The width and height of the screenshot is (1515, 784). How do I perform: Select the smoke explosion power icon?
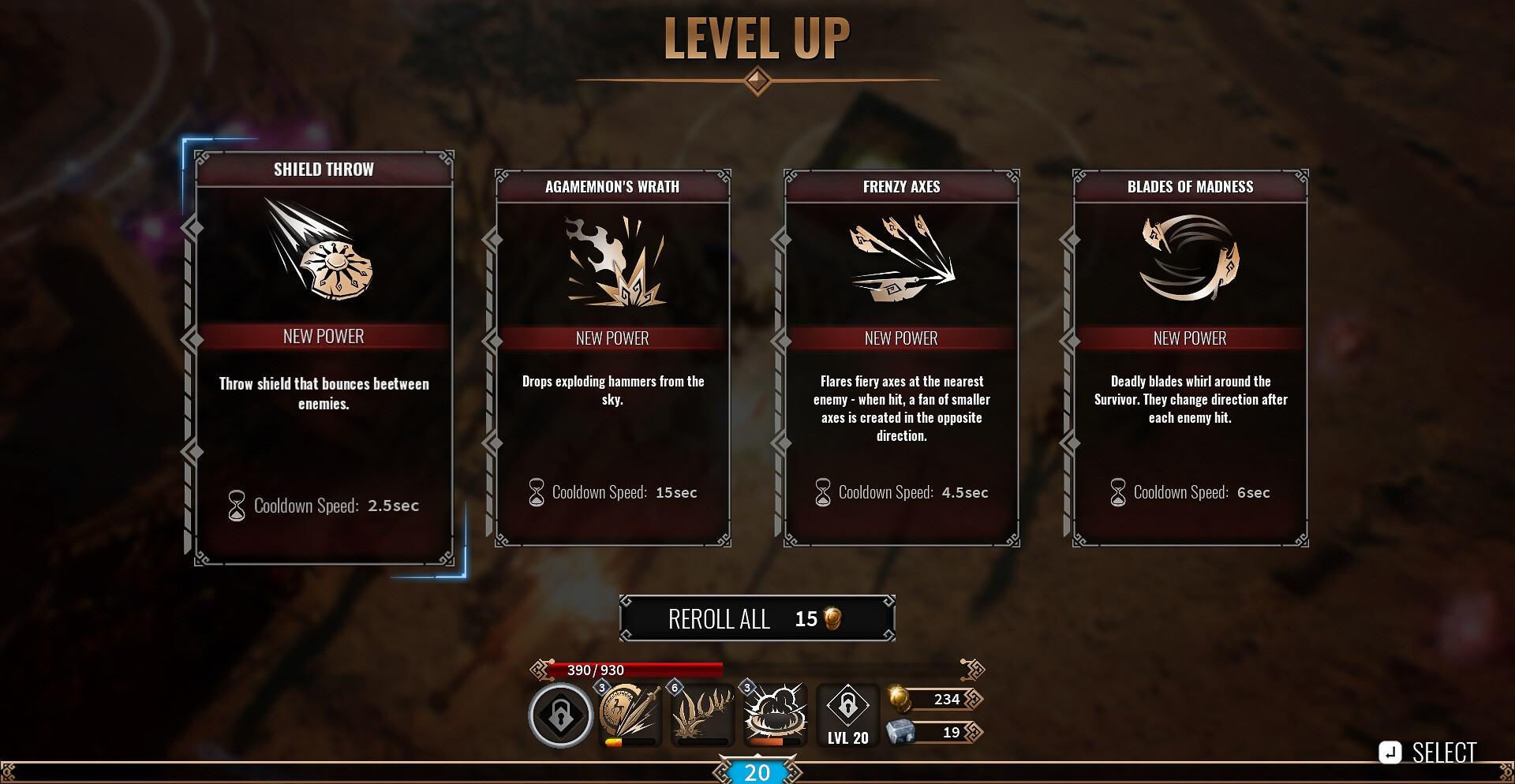pos(776,714)
